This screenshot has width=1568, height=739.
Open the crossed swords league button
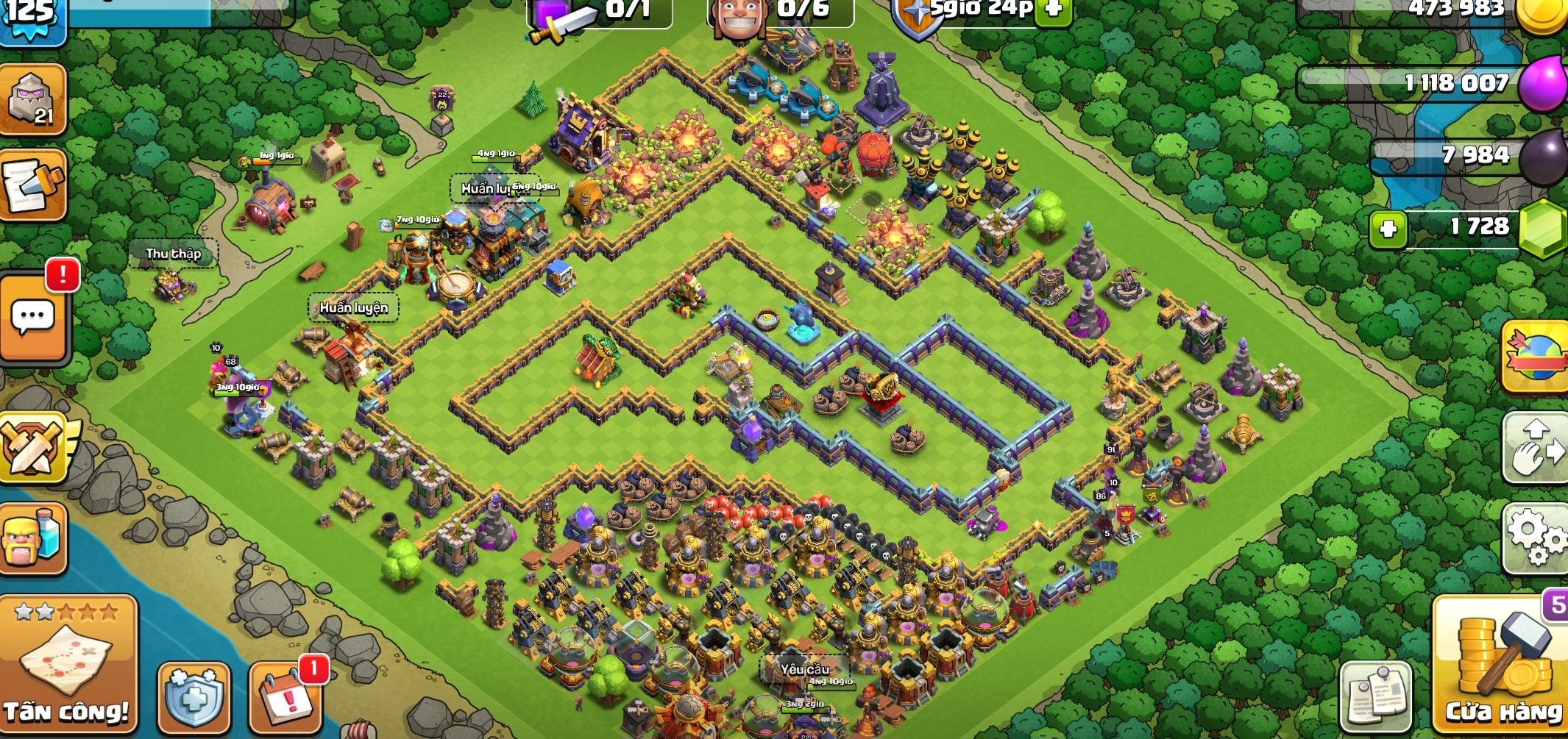pyautogui.click(x=33, y=446)
